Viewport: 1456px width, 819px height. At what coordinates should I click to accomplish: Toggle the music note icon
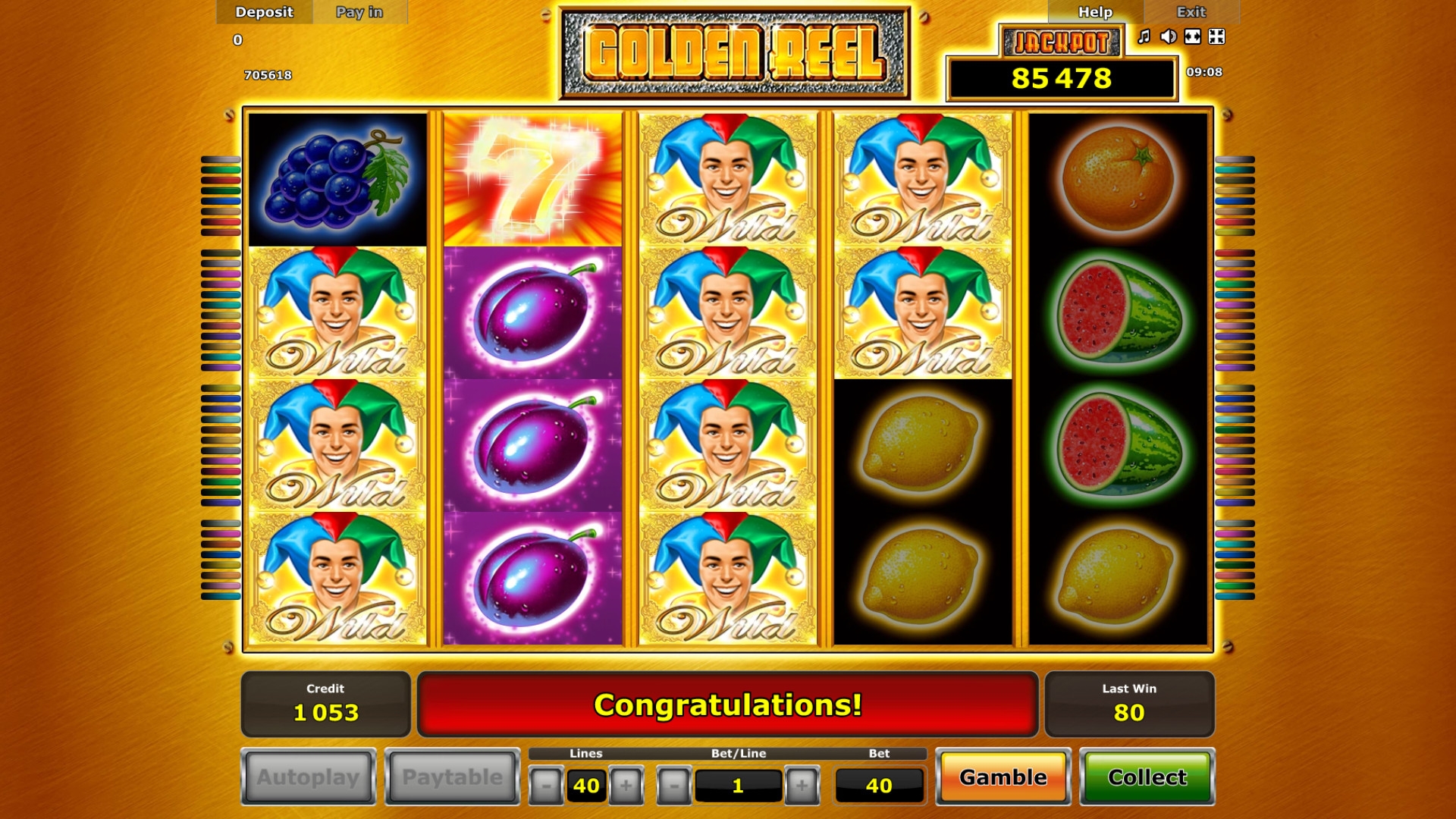point(1144,36)
